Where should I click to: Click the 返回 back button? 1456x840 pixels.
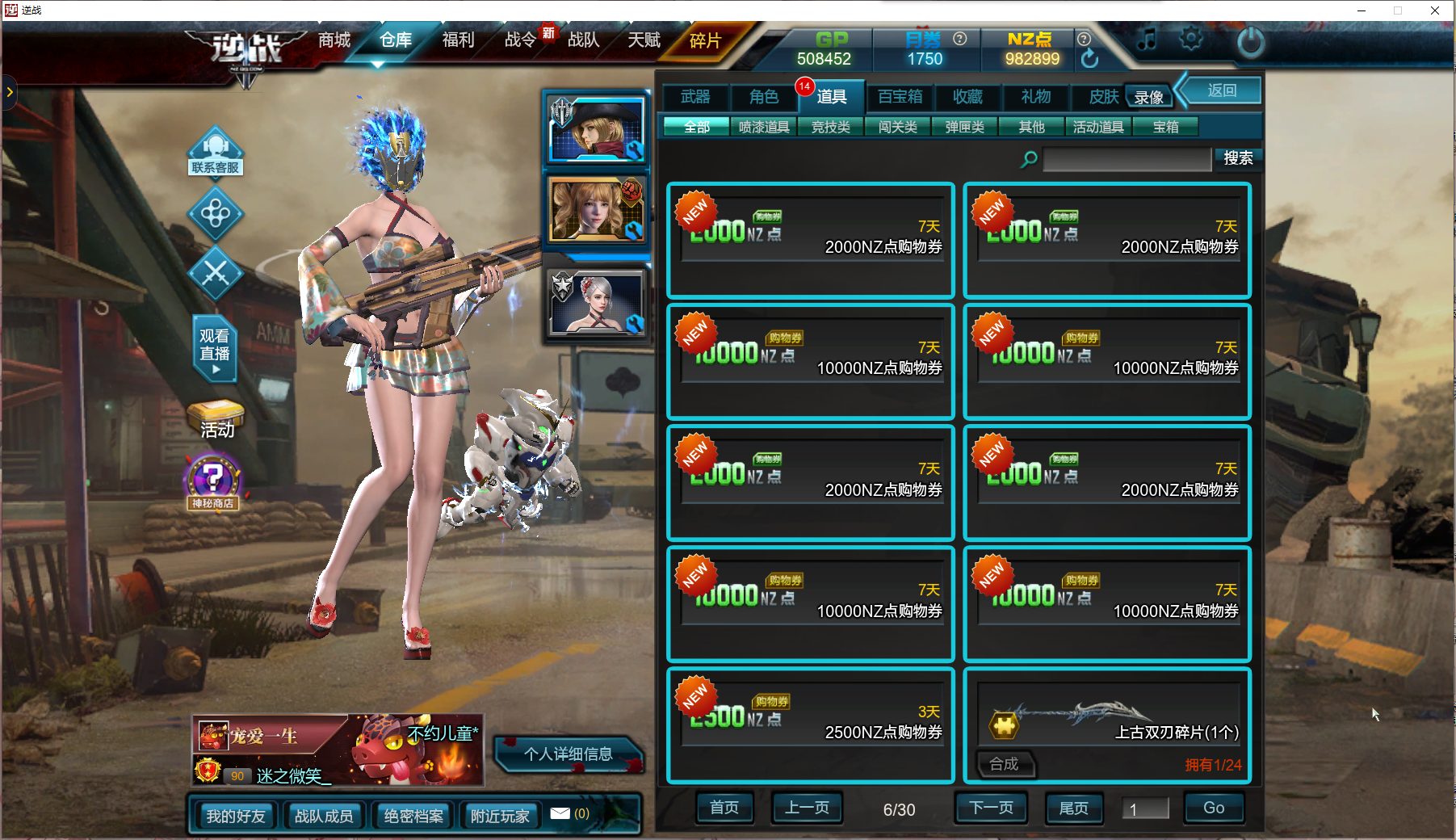pyautogui.click(x=1221, y=90)
